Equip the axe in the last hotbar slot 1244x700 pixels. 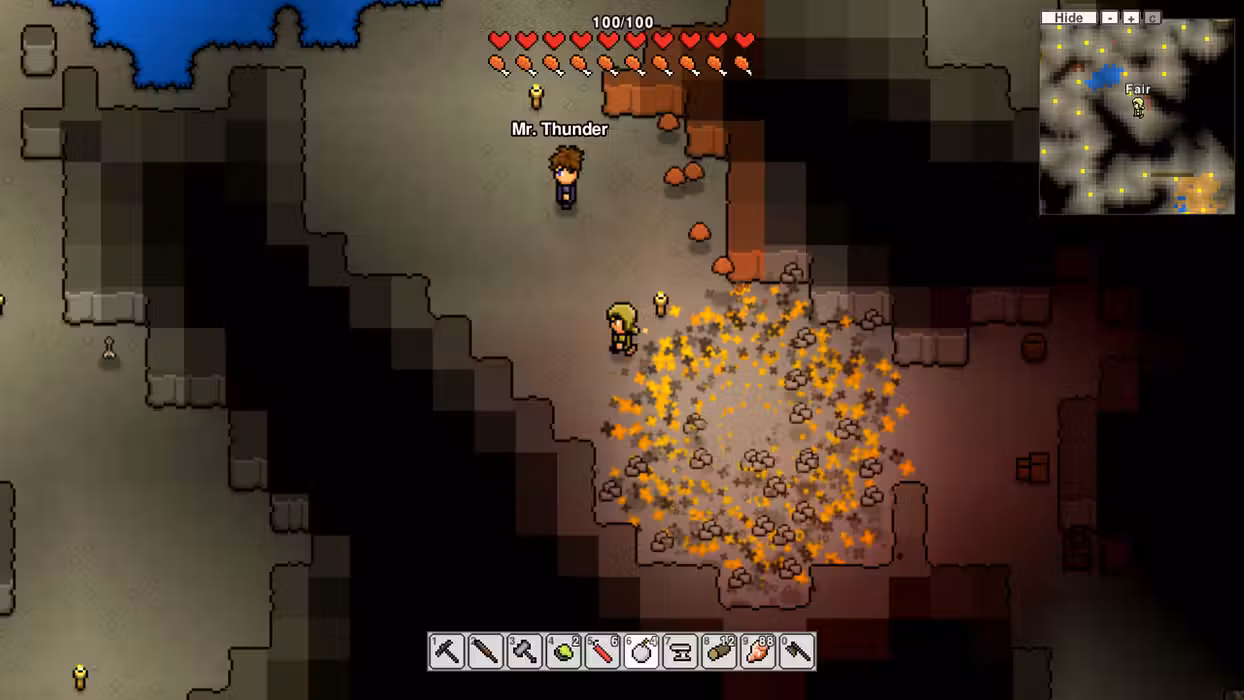797,651
